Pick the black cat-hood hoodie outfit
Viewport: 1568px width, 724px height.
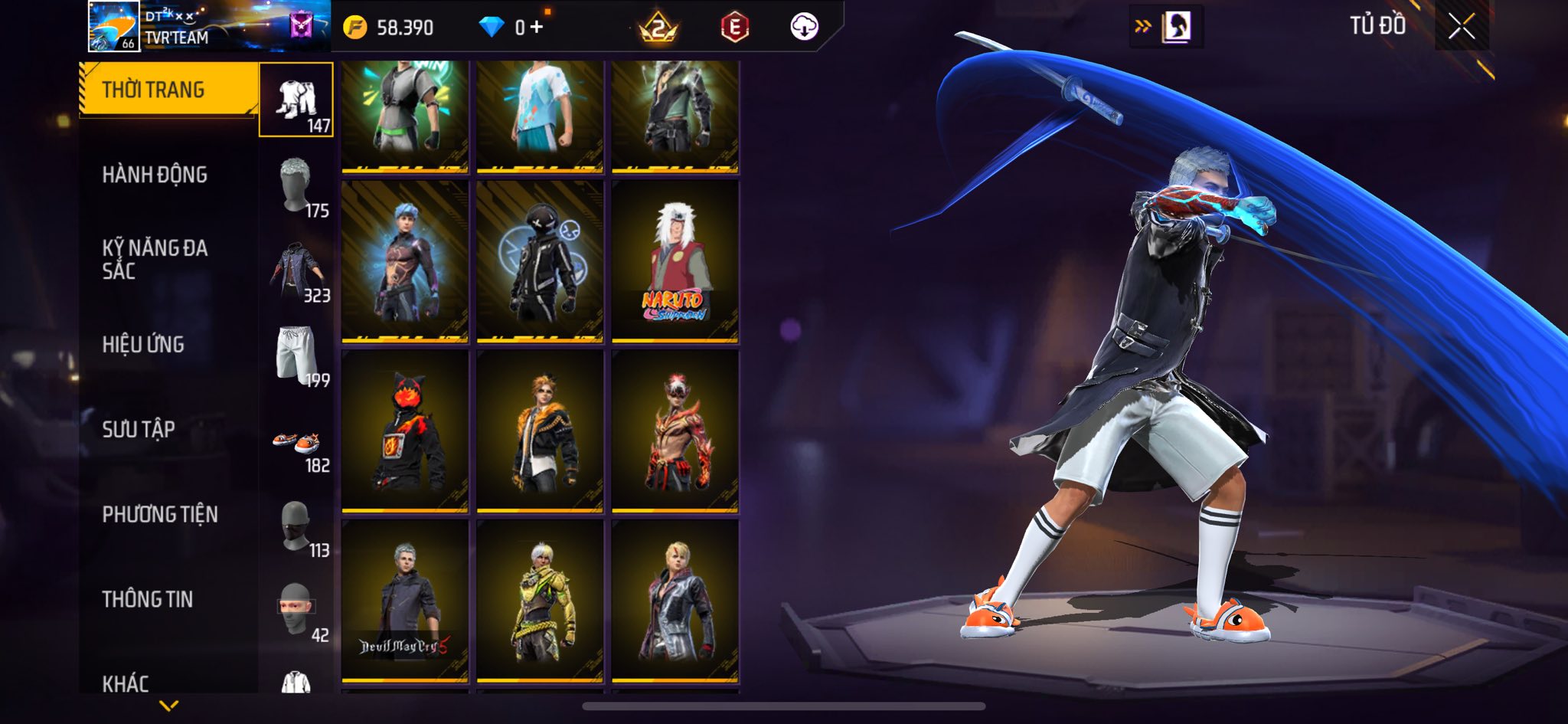tap(404, 431)
